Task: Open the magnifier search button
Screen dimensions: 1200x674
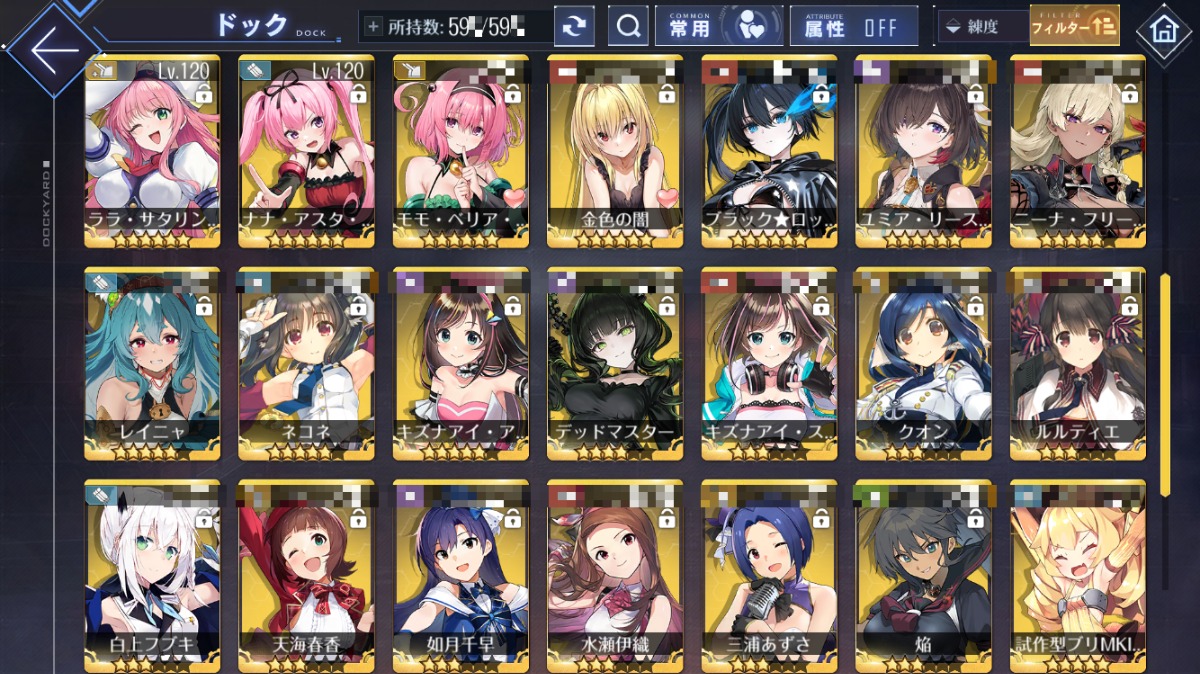Action: tap(628, 27)
